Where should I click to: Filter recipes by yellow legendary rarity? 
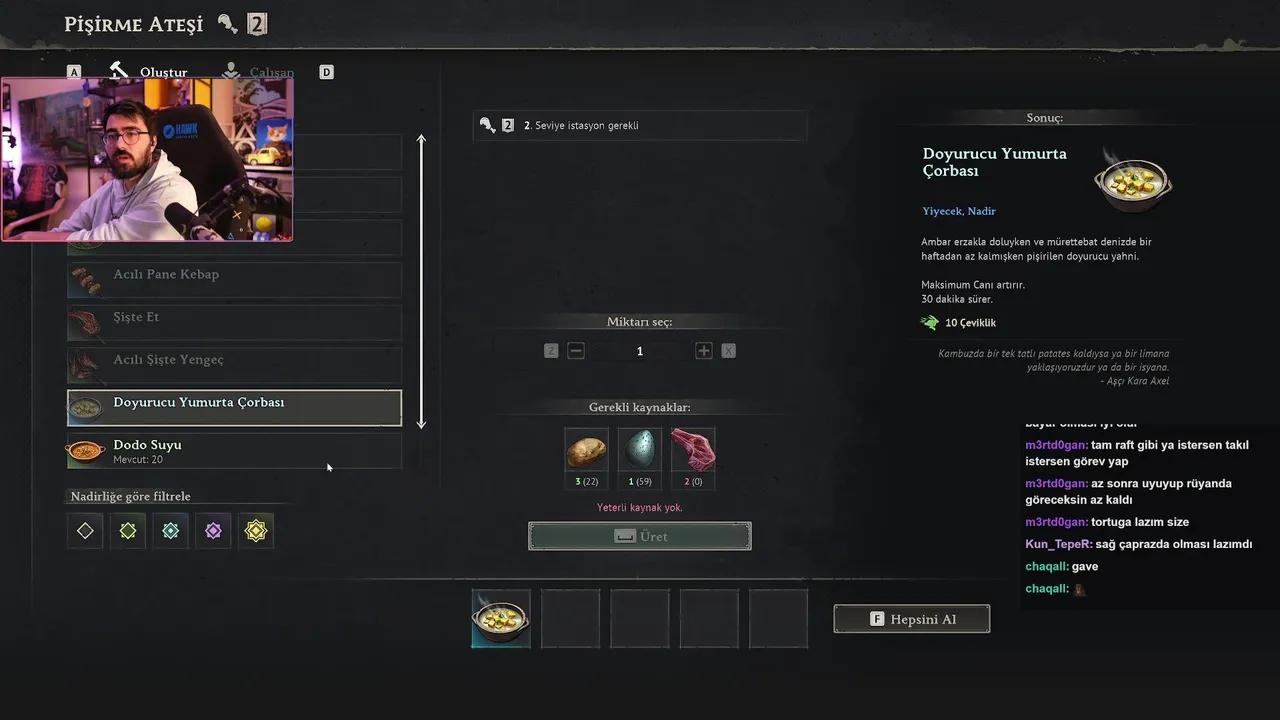(256, 531)
